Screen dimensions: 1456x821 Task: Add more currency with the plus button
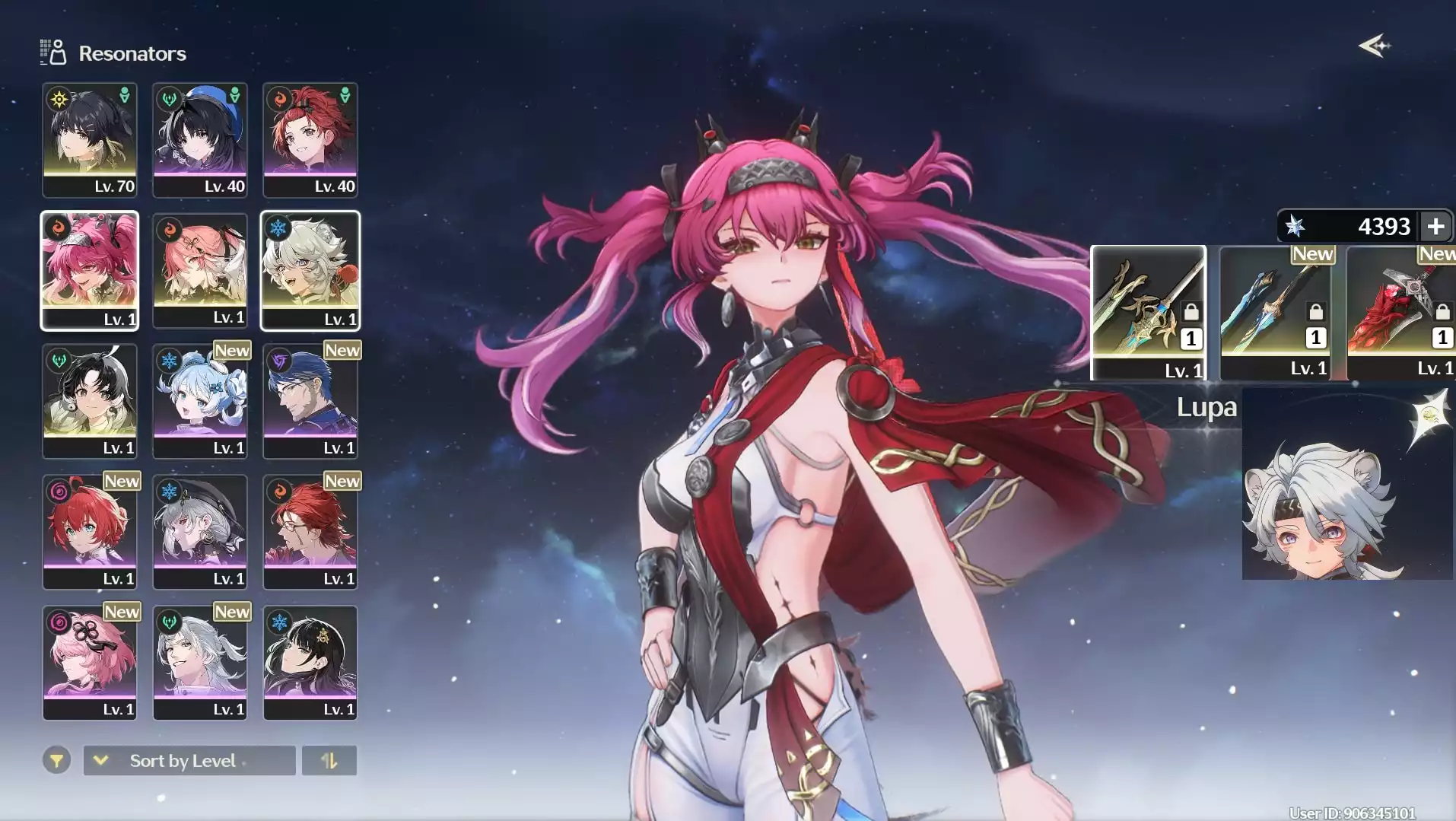click(x=1435, y=226)
